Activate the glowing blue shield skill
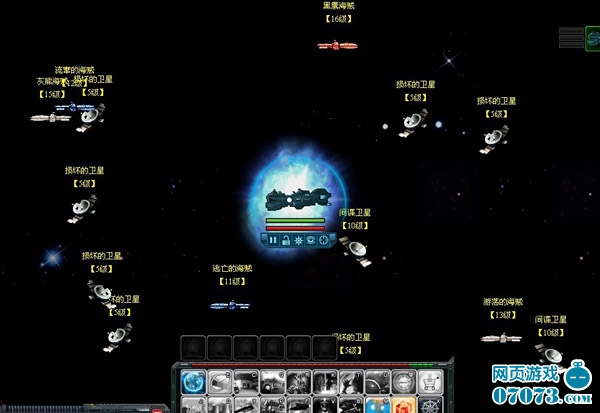This screenshot has height=413, width=600. [x=194, y=382]
